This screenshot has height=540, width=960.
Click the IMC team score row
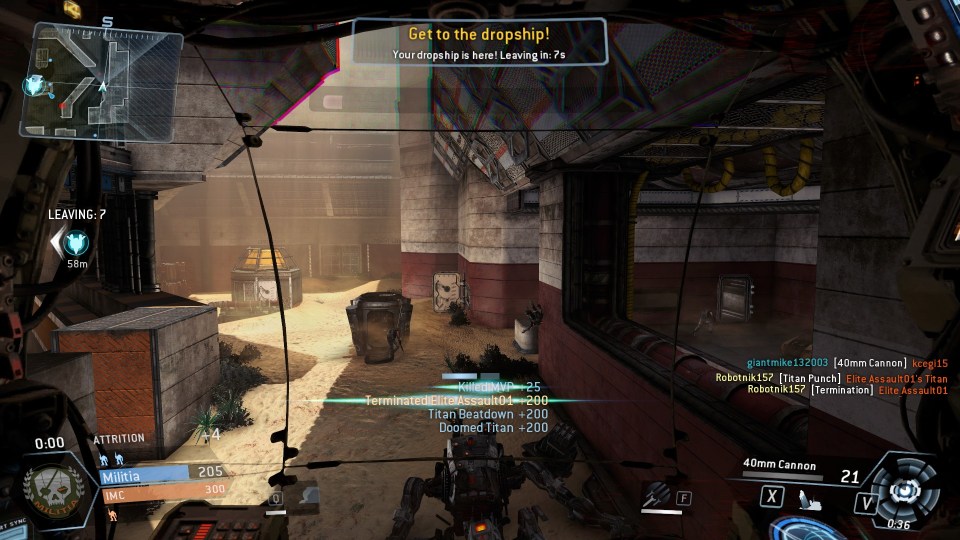pos(162,490)
